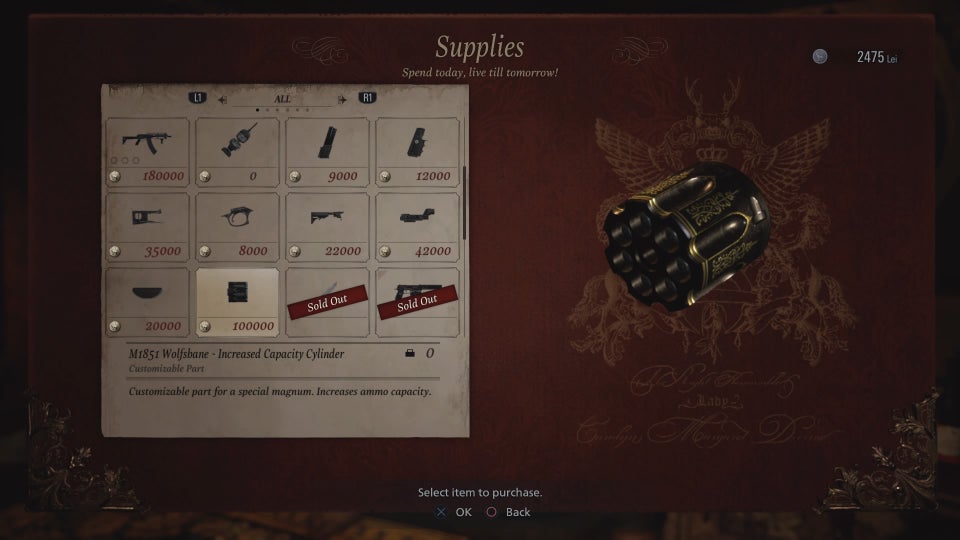Select the assault rifle priced 180000
The width and height of the screenshot is (960, 540).
tap(147, 151)
